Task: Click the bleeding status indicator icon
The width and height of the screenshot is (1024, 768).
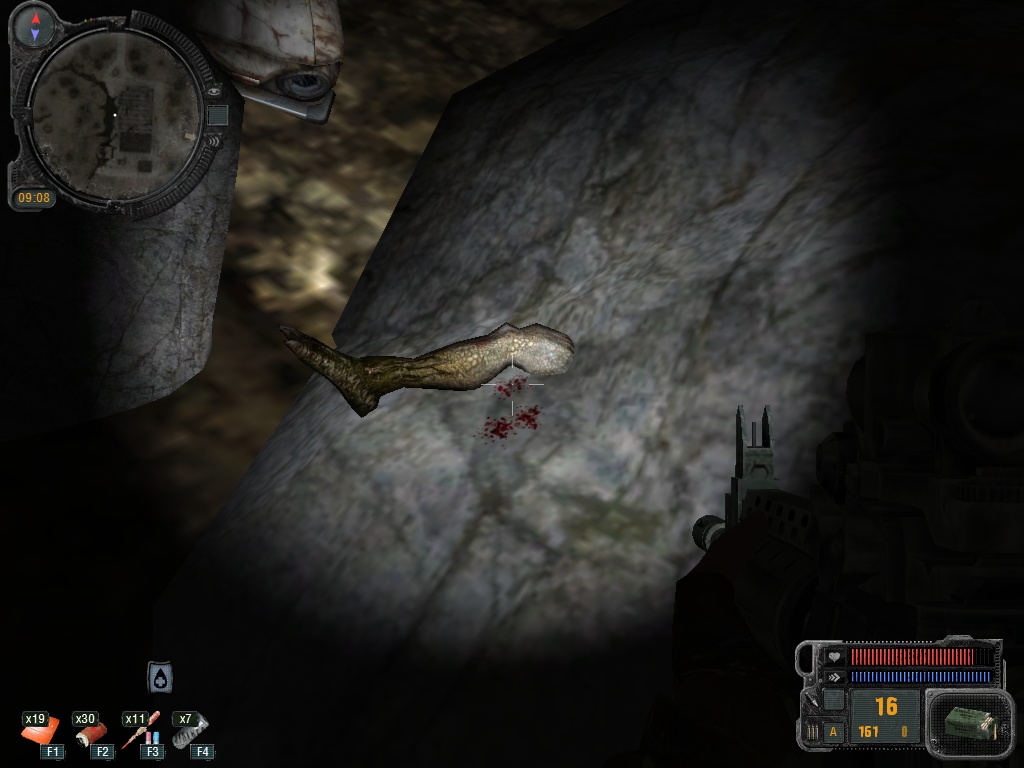Action: click(x=160, y=677)
